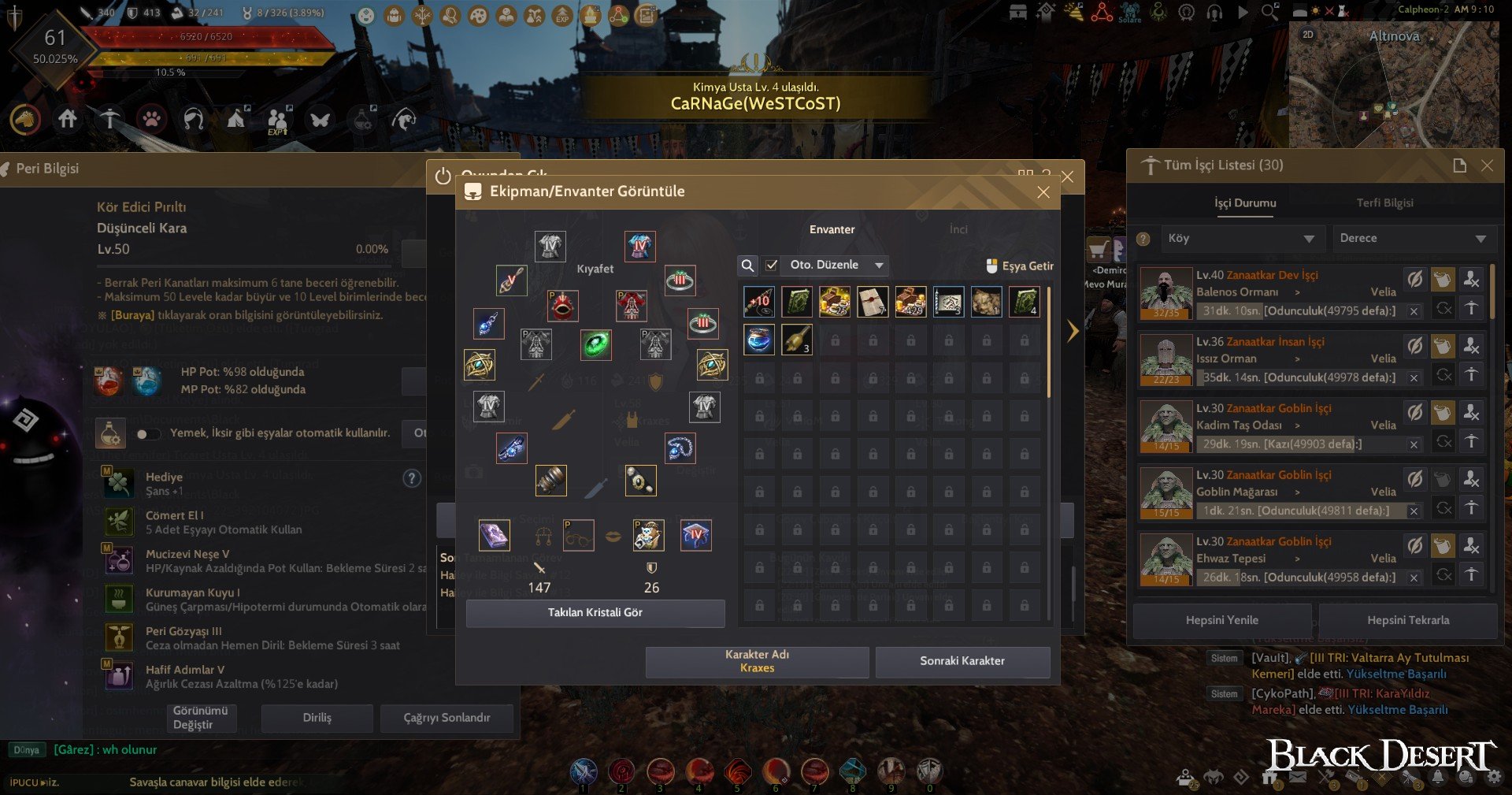Click the Eşya Getir button
Image resolution: width=1512 pixels, height=795 pixels.
[1020, 266]
